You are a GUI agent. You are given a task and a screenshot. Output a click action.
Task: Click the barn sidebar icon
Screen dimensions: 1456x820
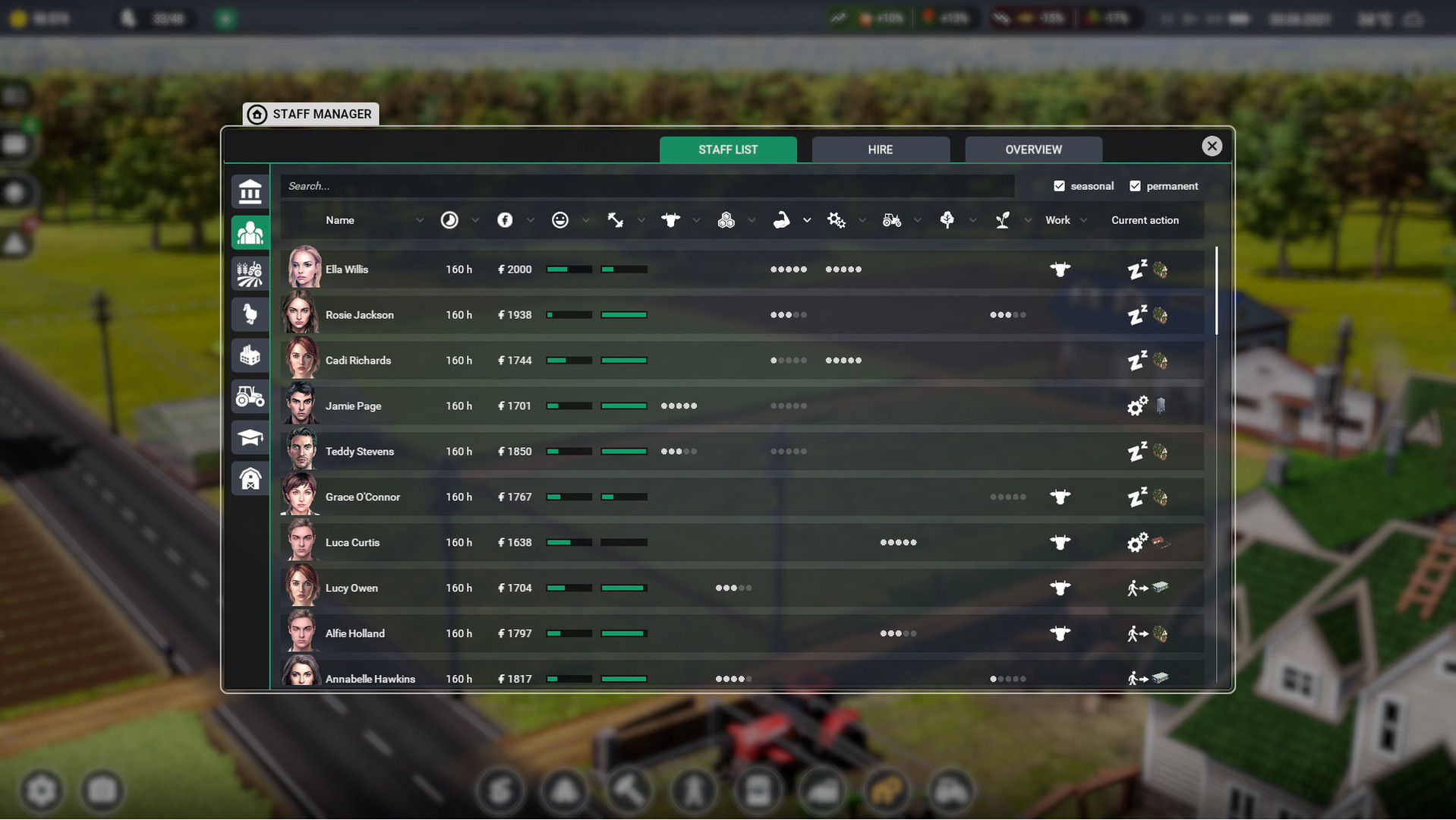250,478
